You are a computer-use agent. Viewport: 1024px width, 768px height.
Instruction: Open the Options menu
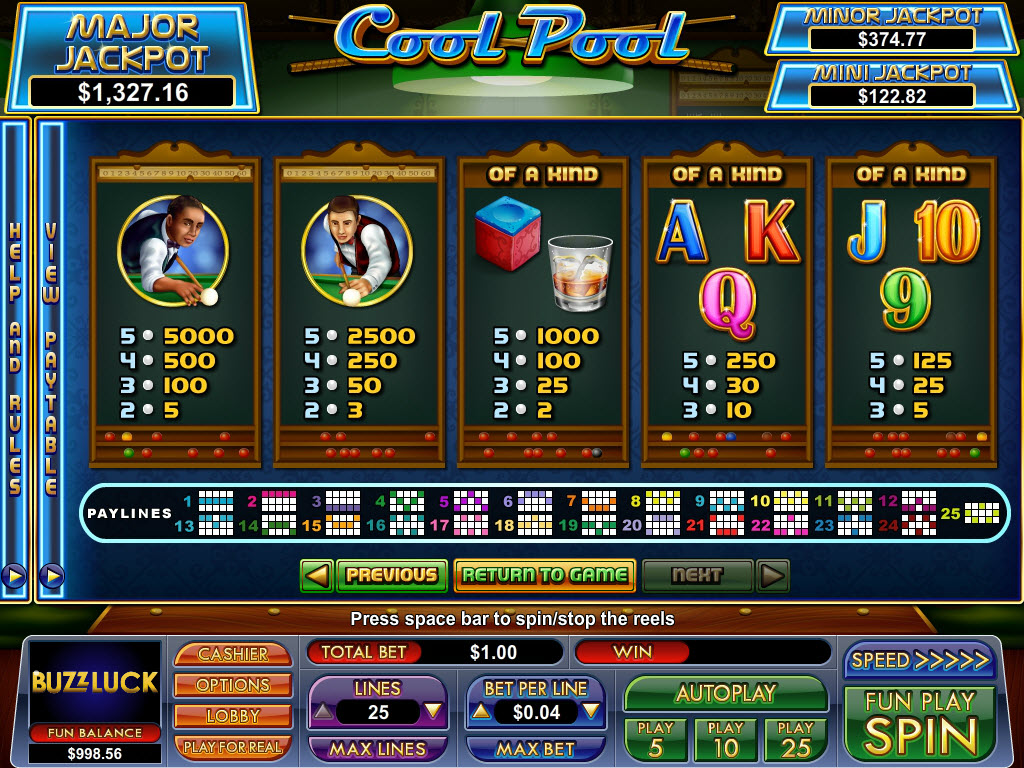click(233, 685)
